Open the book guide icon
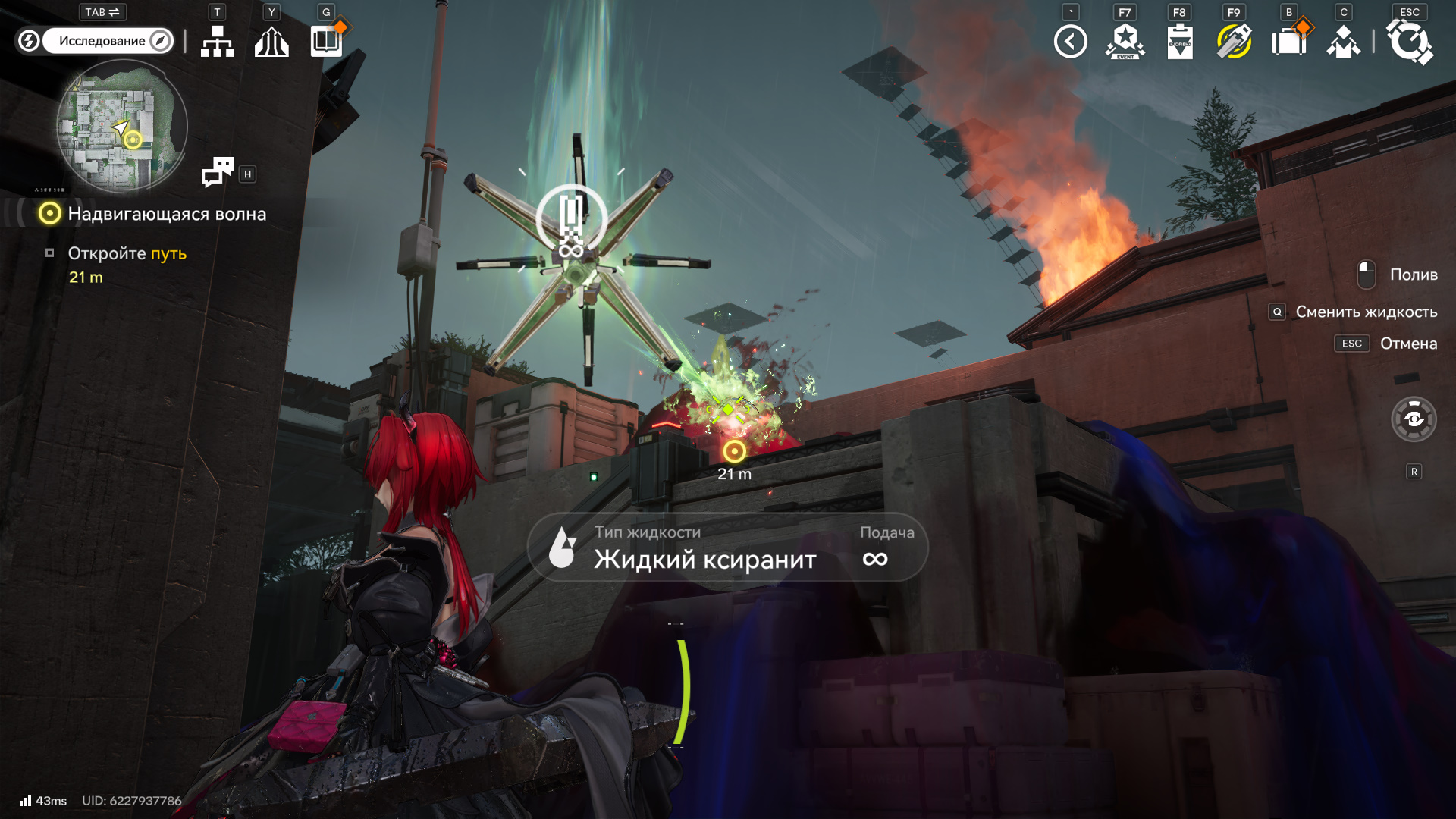 pos(327,41)
